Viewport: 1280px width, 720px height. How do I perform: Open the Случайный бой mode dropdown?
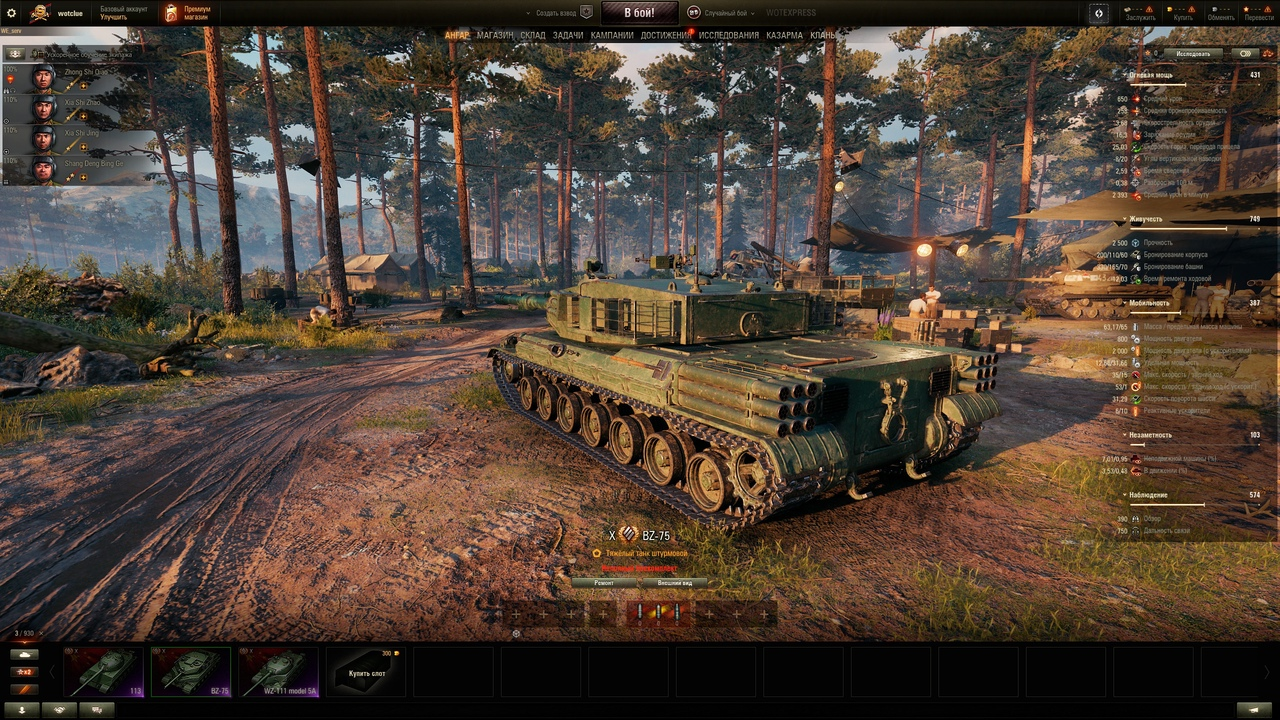coord(722,13)
